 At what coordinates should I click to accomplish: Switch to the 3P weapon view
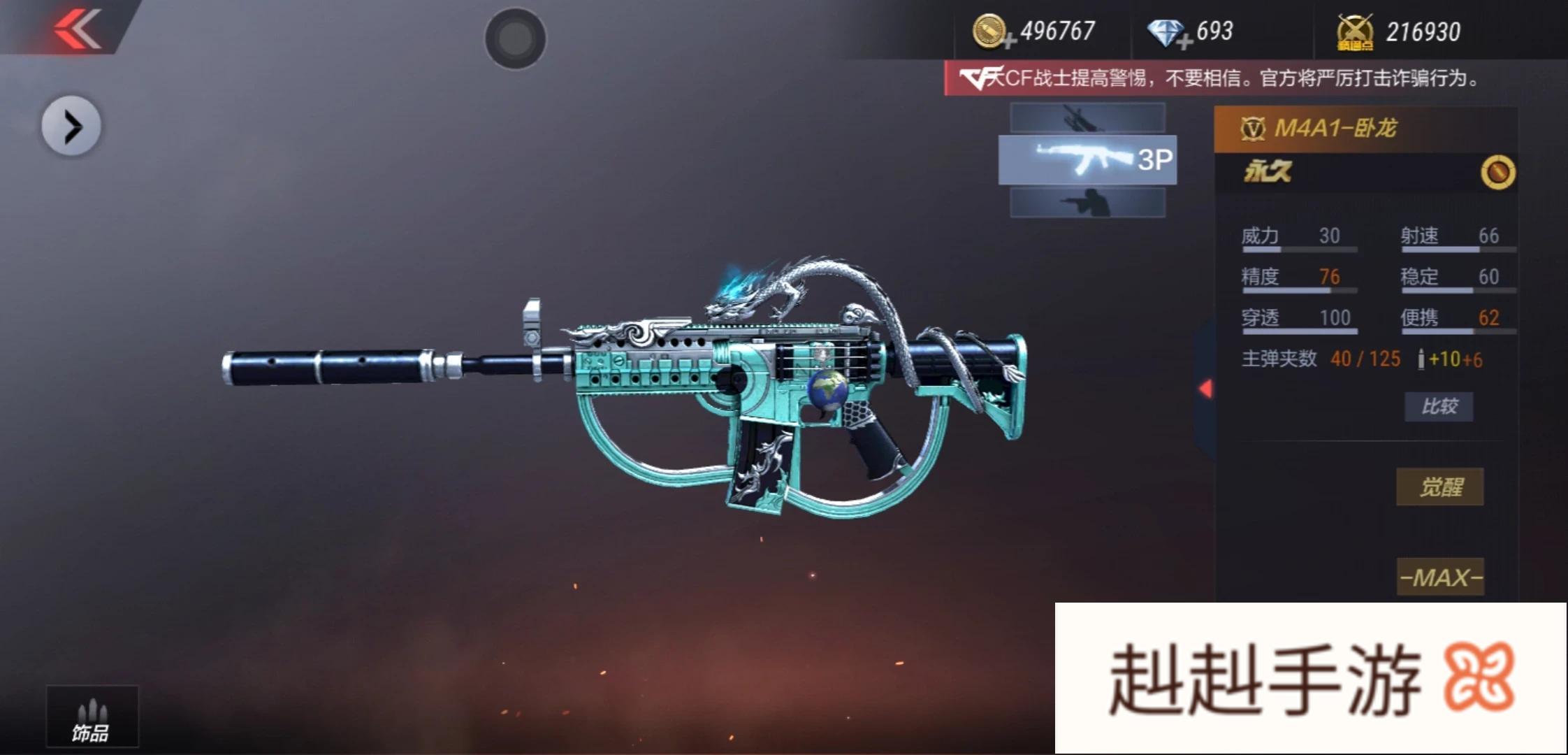[x=1087, y=160]
